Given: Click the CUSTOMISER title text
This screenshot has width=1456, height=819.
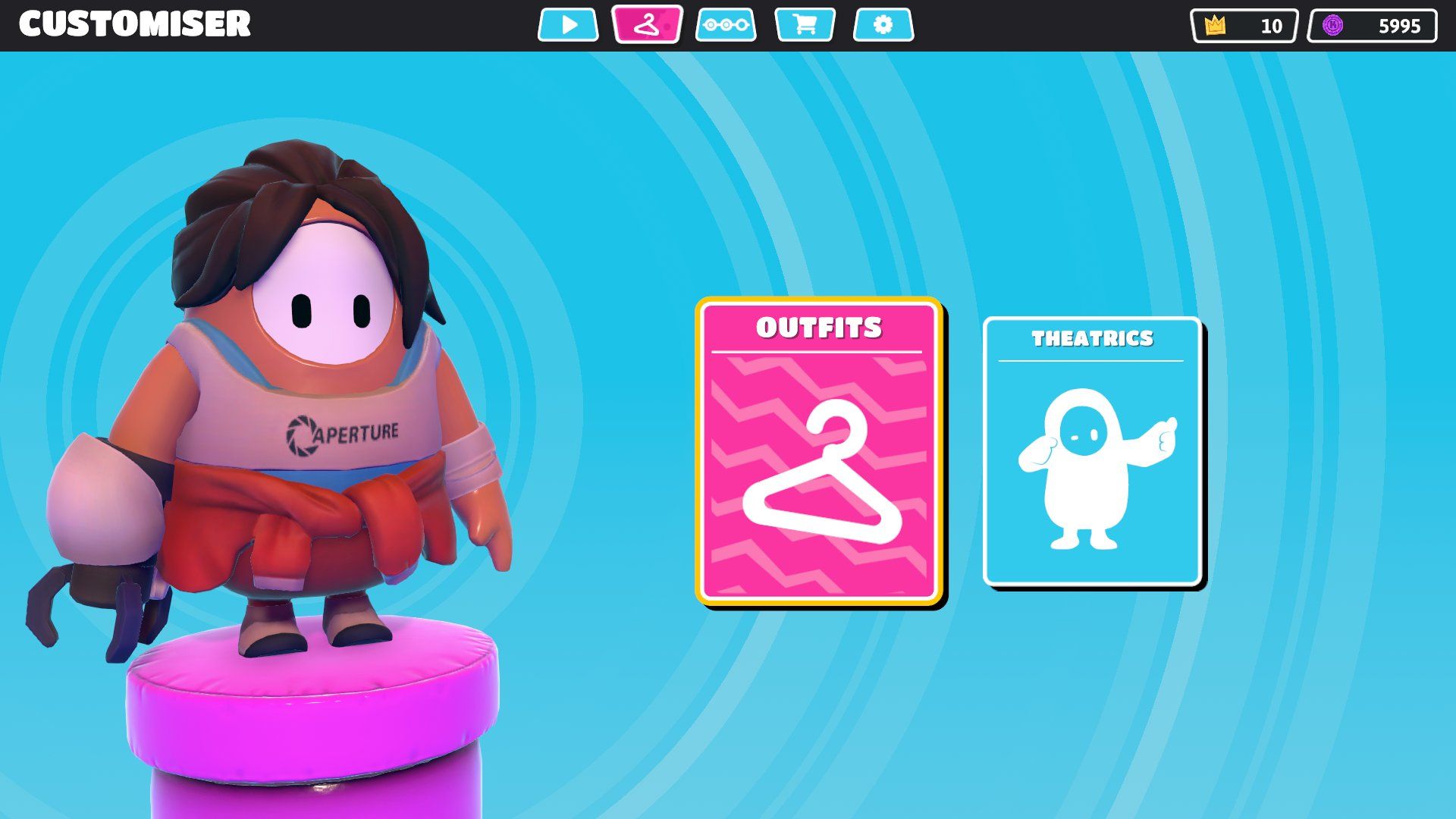Looking at the screenshot, I should (x=135, y=23).
